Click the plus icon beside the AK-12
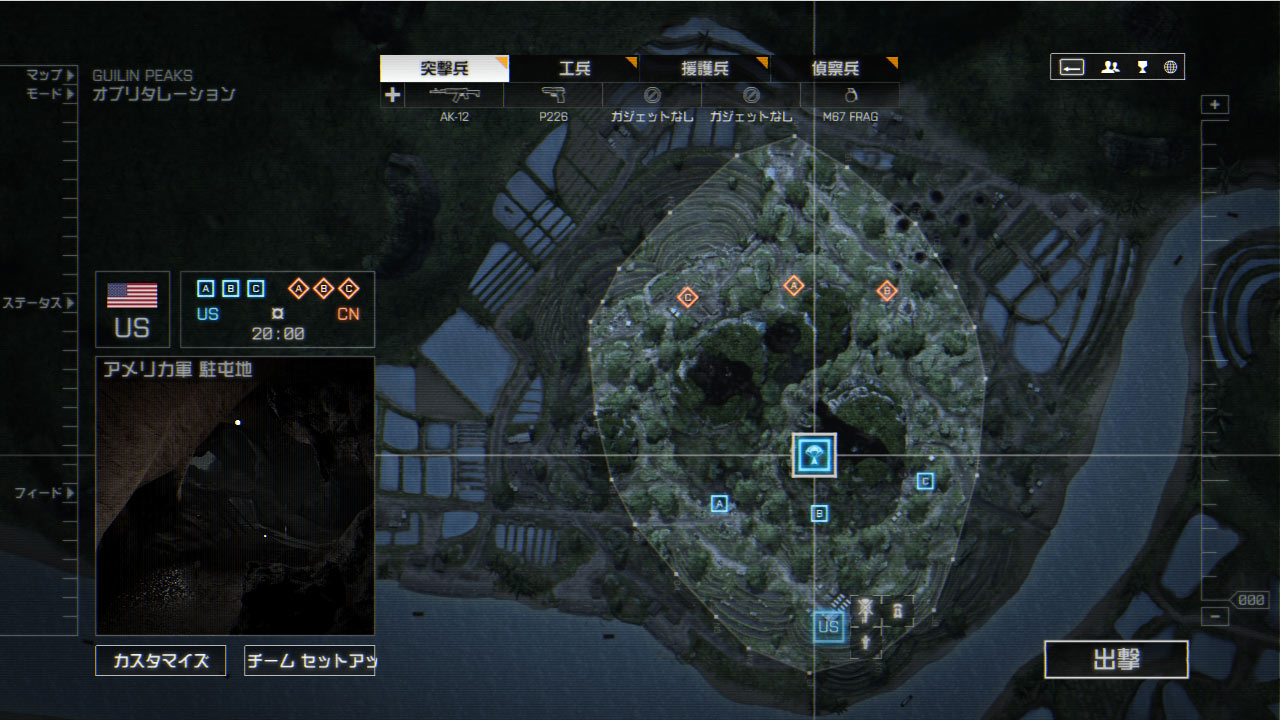The width and height of the screenshot is (1280, 720). pyautogui.click(x=392, y=96)
